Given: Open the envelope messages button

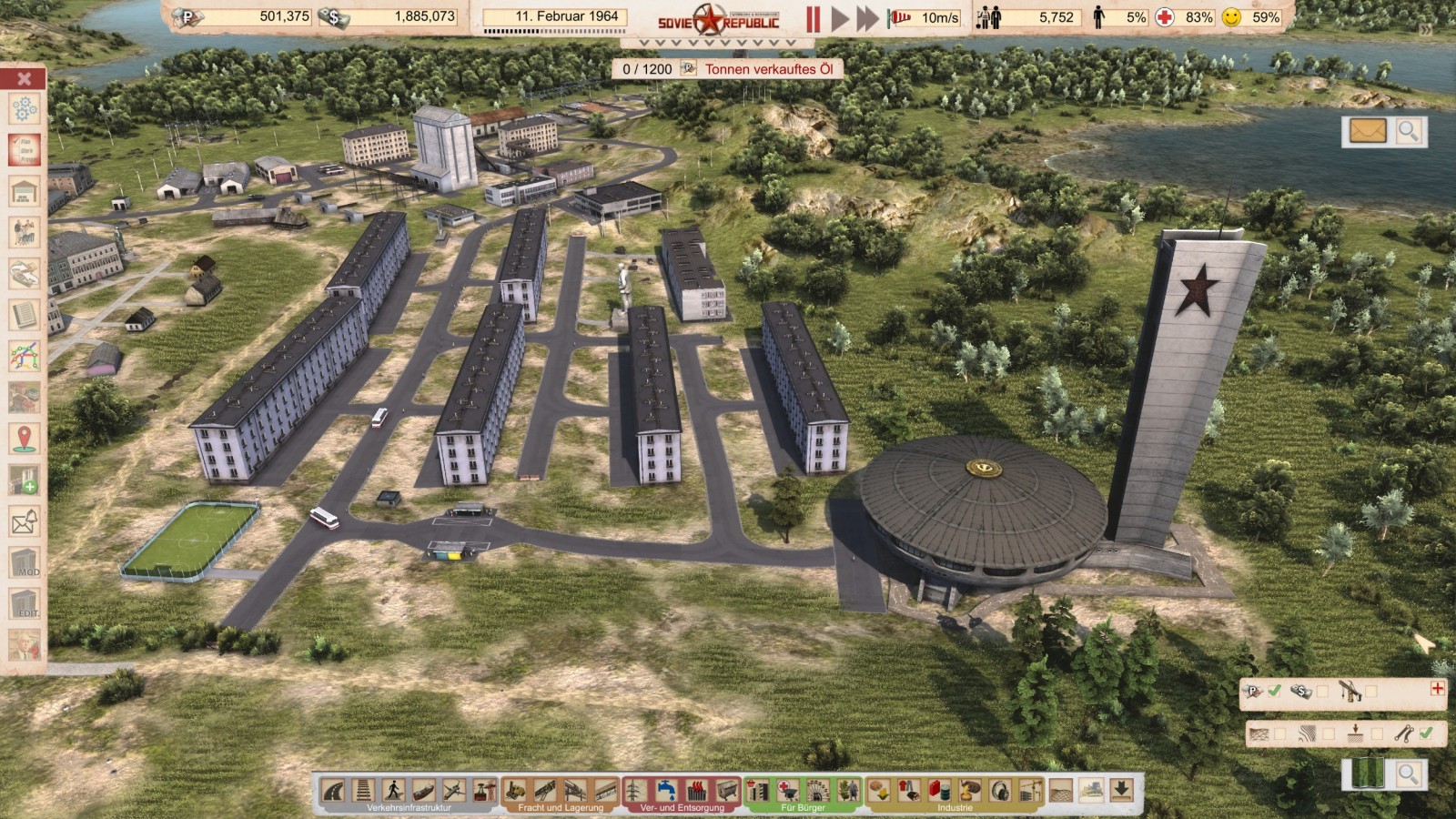Looking at the screenshot, I should click(x=1367, y=131).
